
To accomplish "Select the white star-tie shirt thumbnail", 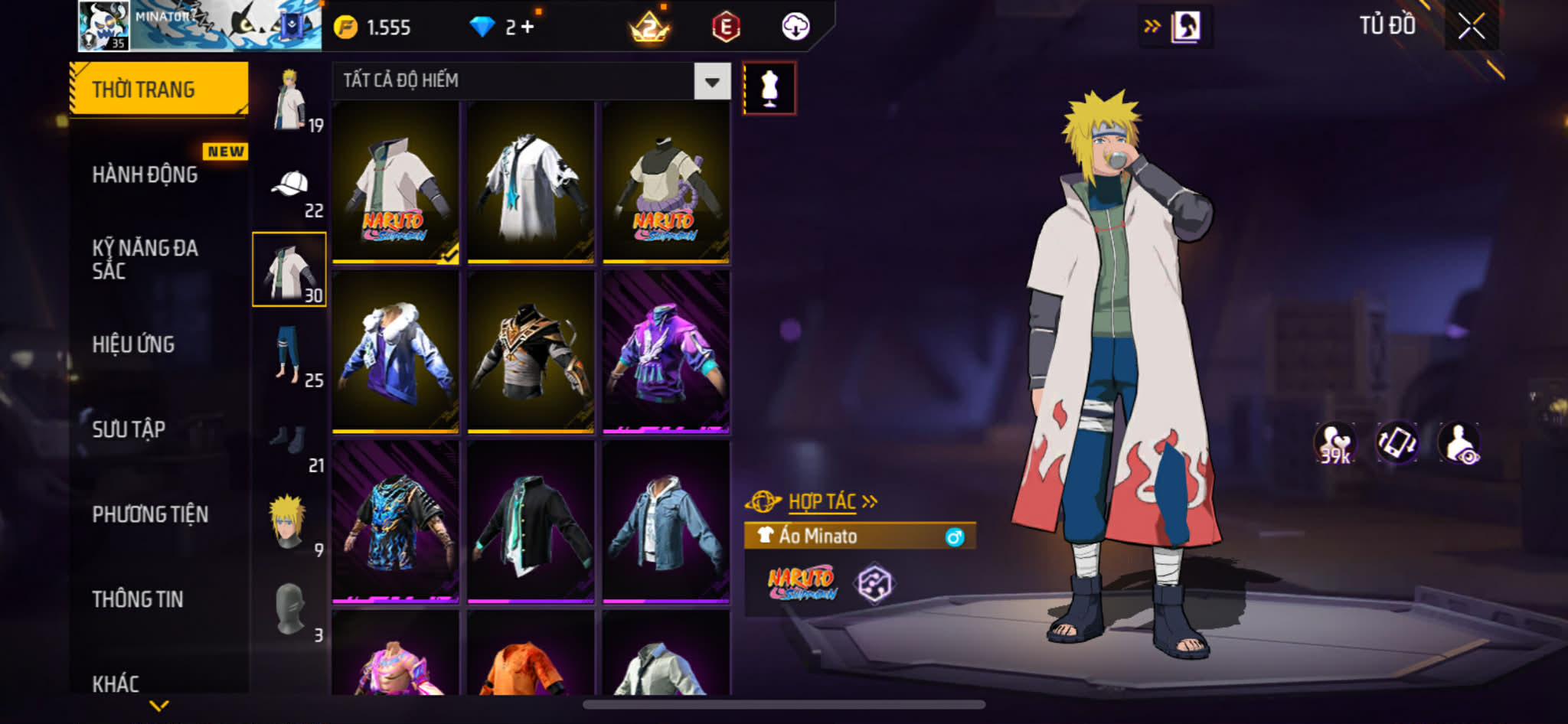I will [531, 182].
